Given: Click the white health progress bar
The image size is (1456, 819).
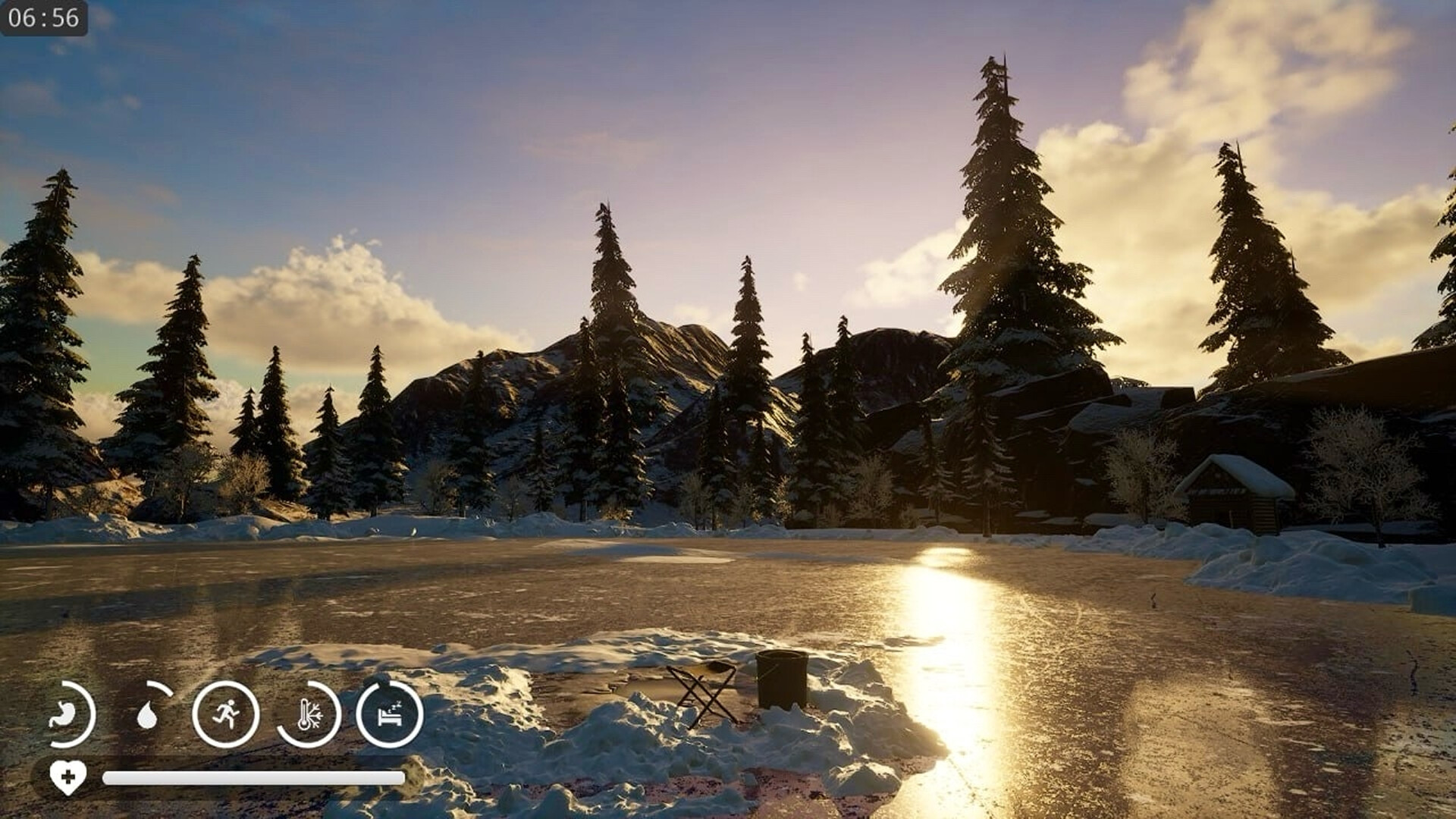Looking at the screenshot, I should click(x=250, y=775).
